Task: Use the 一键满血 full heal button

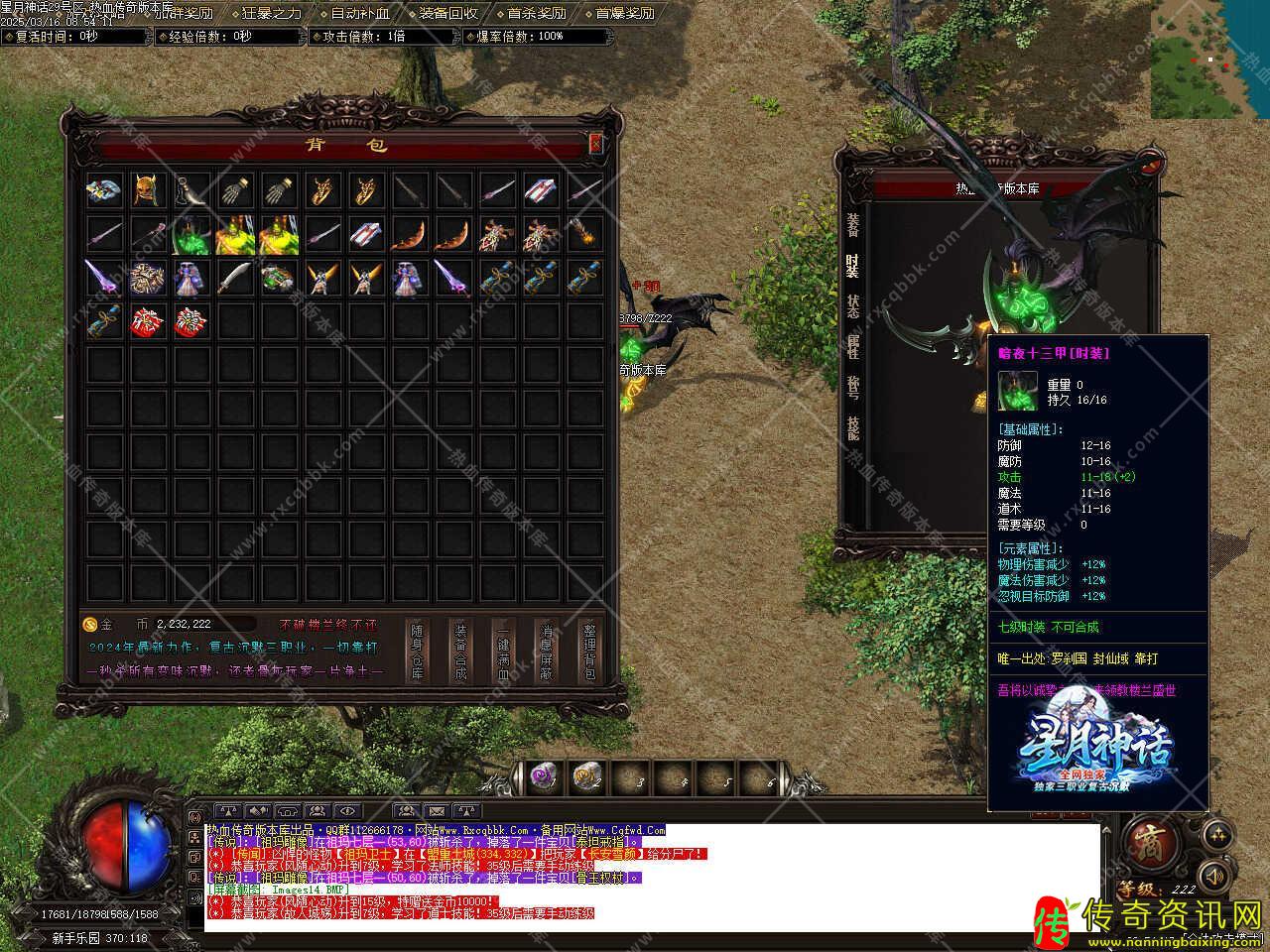Action: point(503,652)
